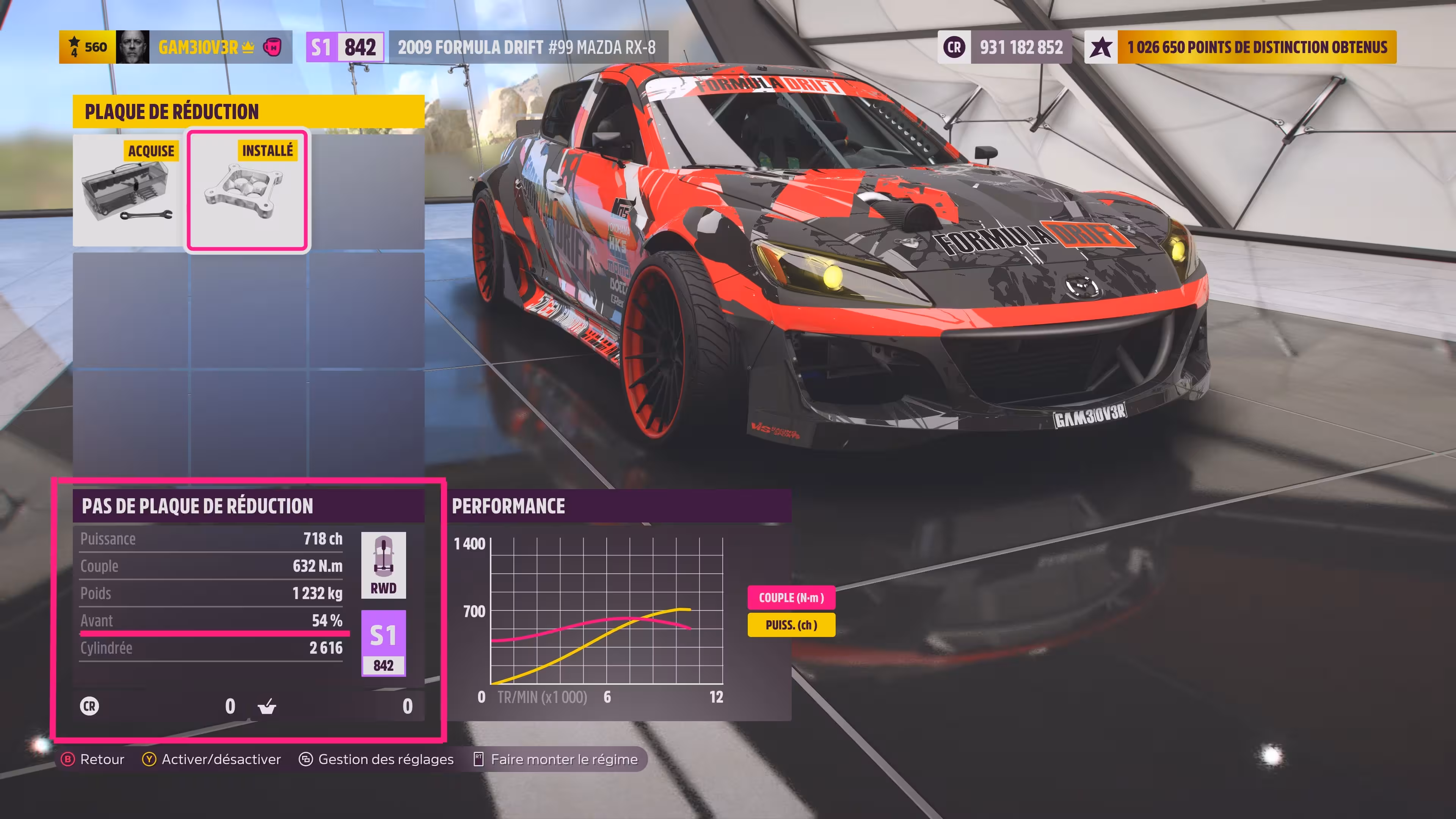Activate Faire monter le régime
The image size is (1456, 819).
[x=556, y=759]
